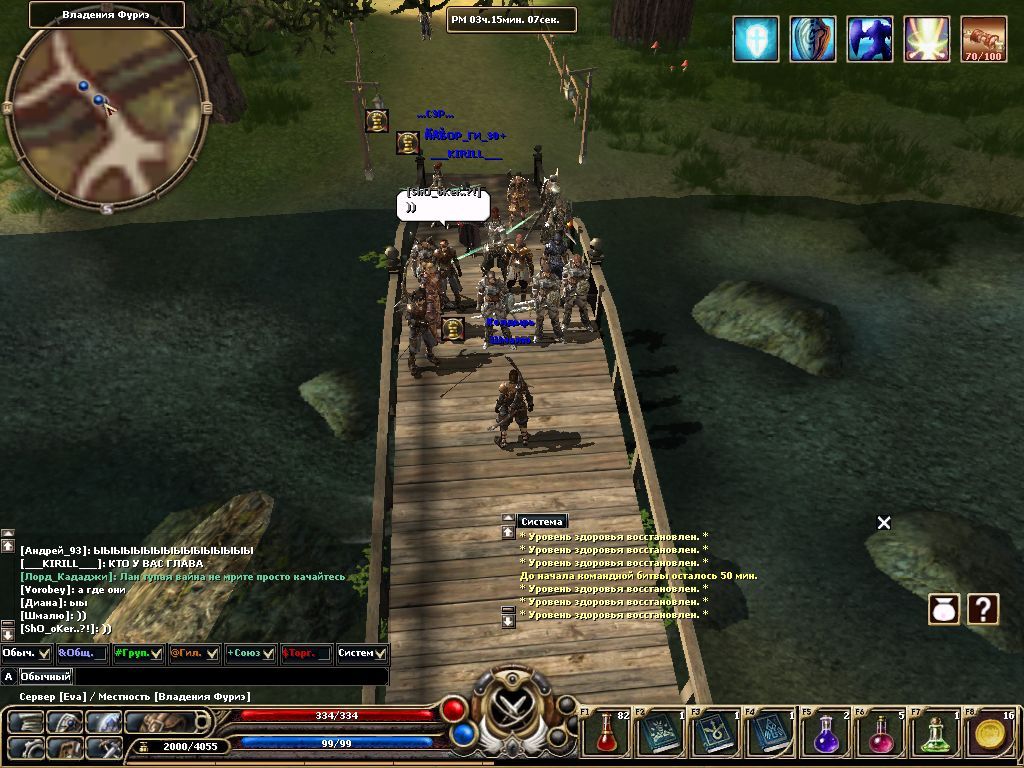The image size is (1024, 768).
Task: Open the bag icon button
Action: coord(945,609)
